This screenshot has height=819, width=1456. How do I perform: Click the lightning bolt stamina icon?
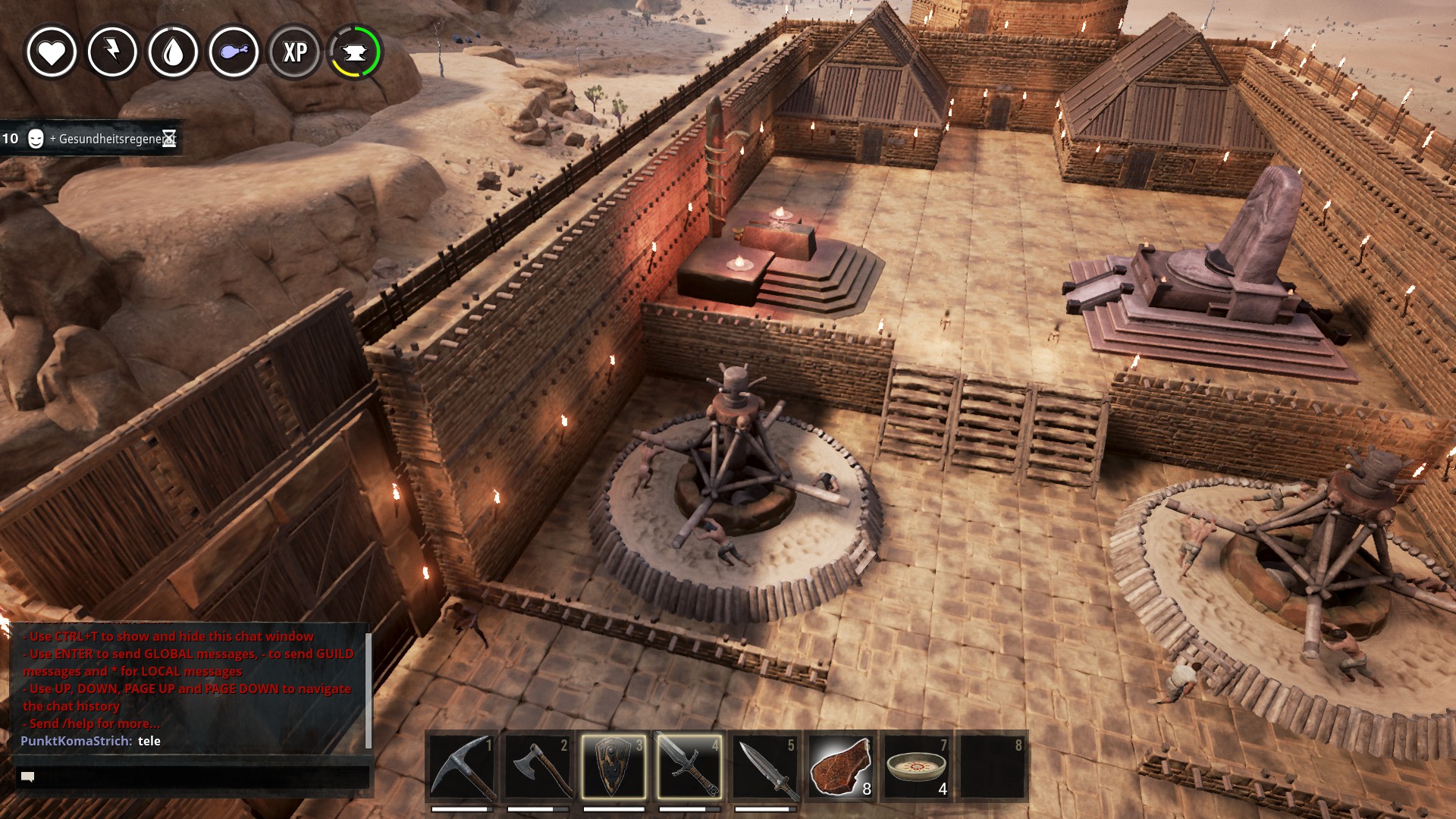(x=112, y=52)
